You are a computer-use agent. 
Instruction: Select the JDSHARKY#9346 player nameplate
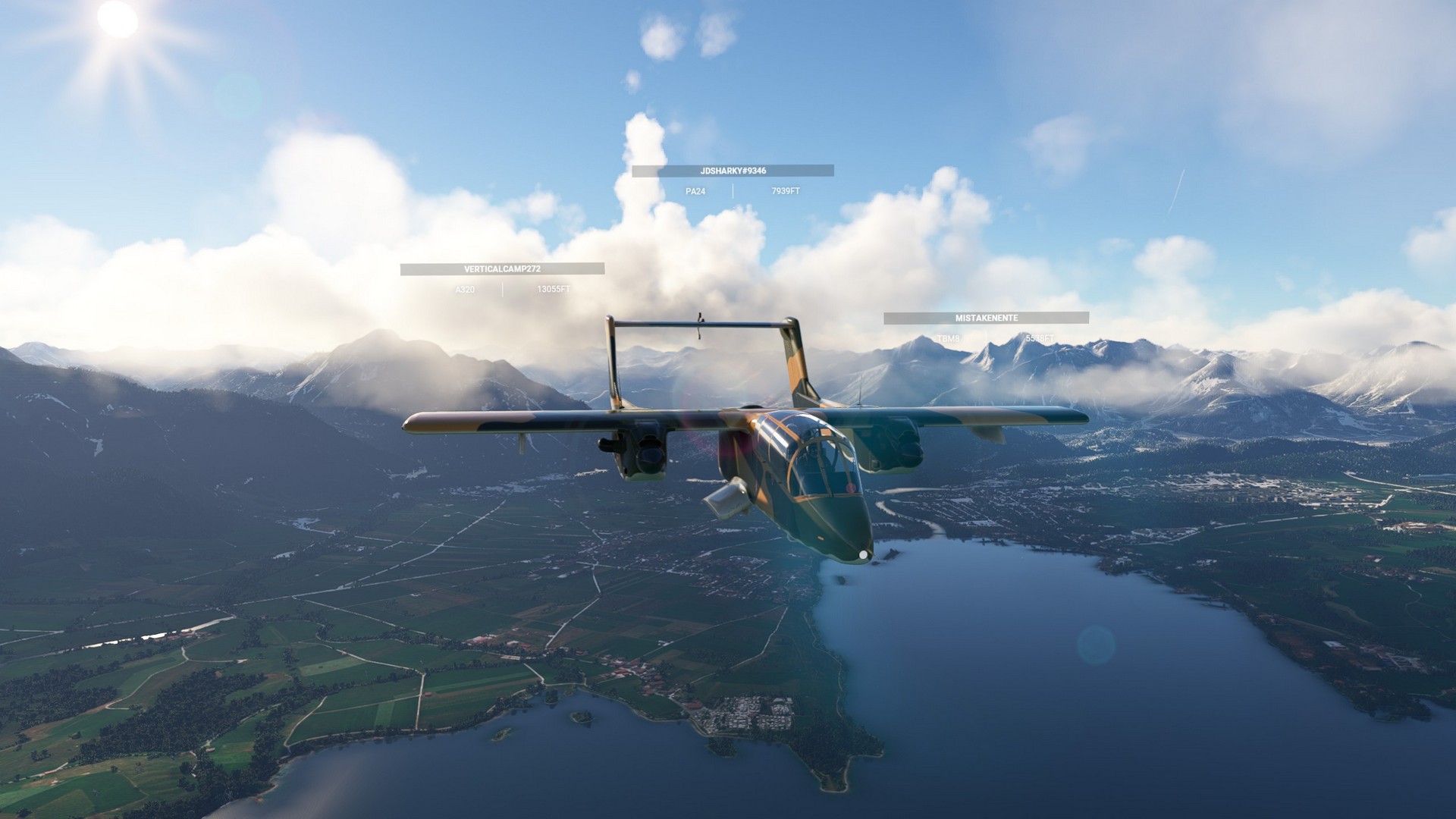pos(733,171)
